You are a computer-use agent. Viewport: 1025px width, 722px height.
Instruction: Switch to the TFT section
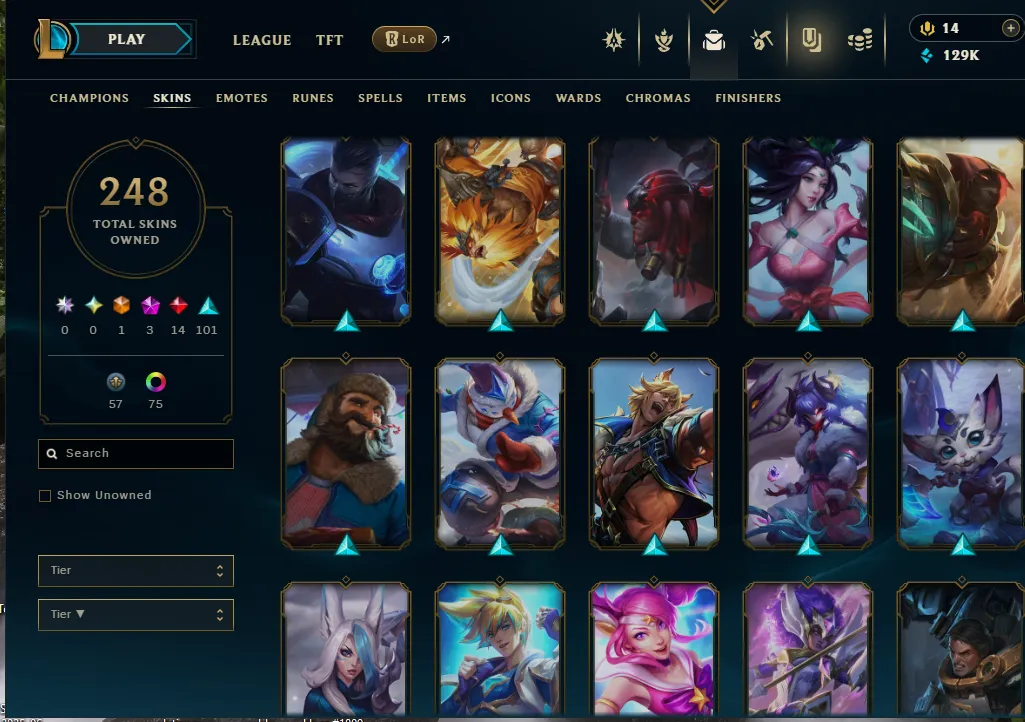pos(329,41)
